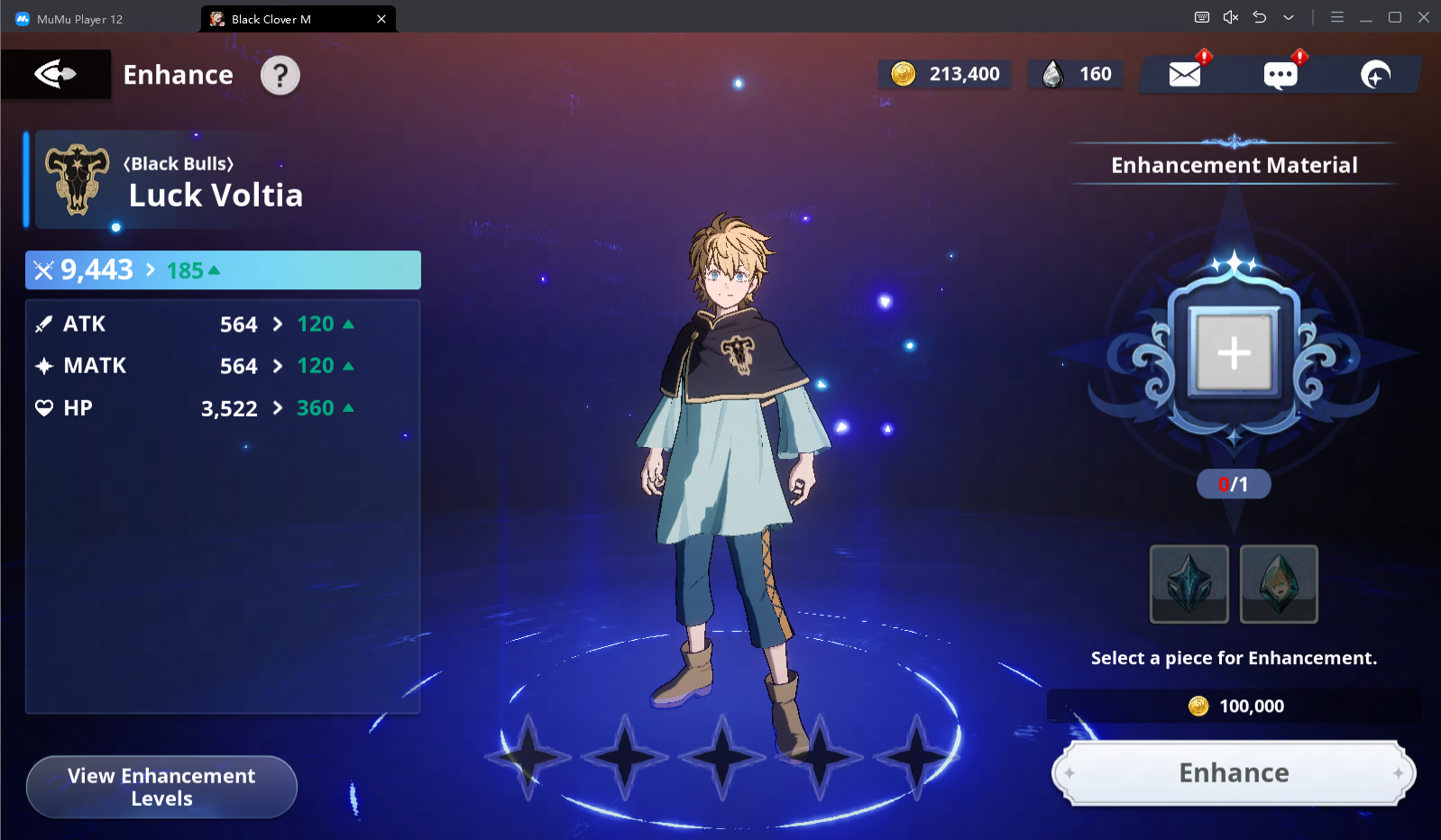Click the back arrow to leave Enhance screen
Viewport: 1441px width, 840px height.
coord(54,74)
